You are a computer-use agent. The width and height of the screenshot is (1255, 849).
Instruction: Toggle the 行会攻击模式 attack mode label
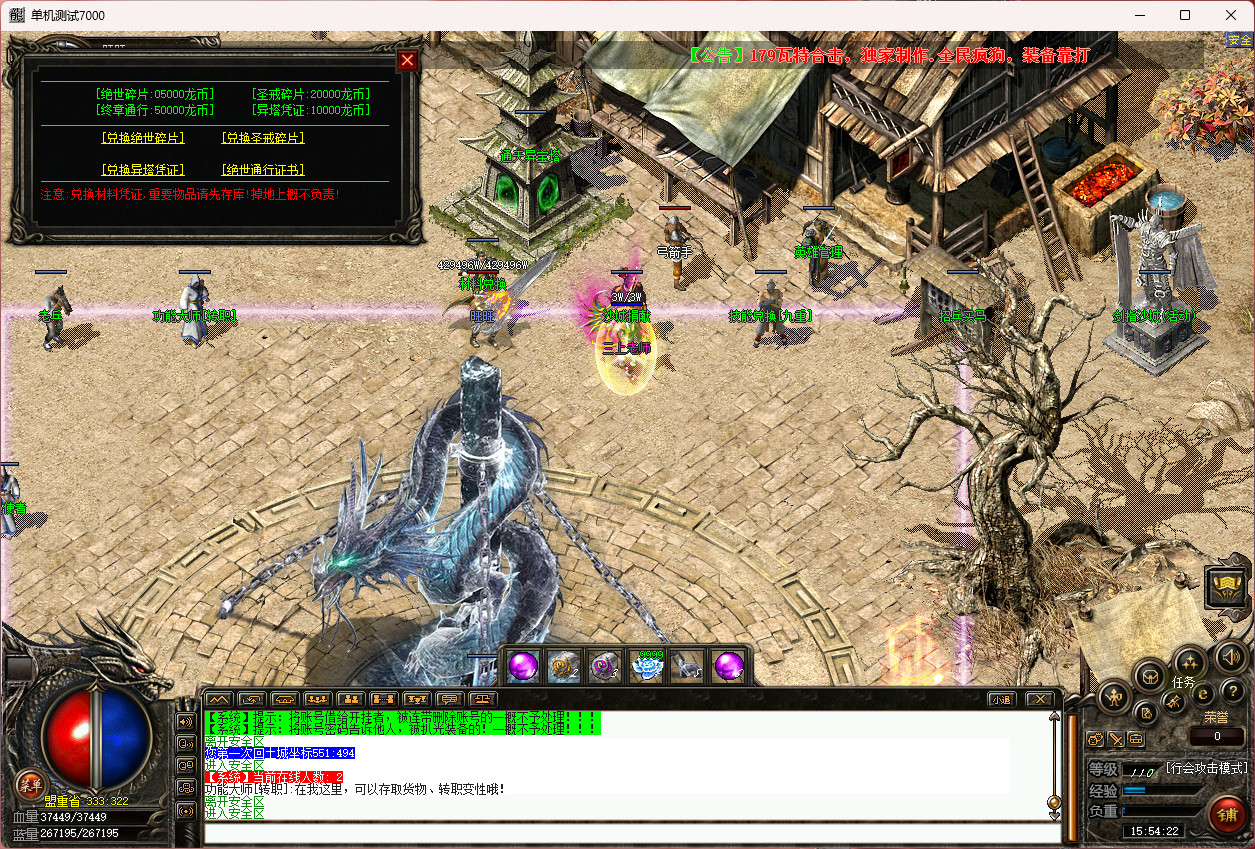(x=1206, y=768)
